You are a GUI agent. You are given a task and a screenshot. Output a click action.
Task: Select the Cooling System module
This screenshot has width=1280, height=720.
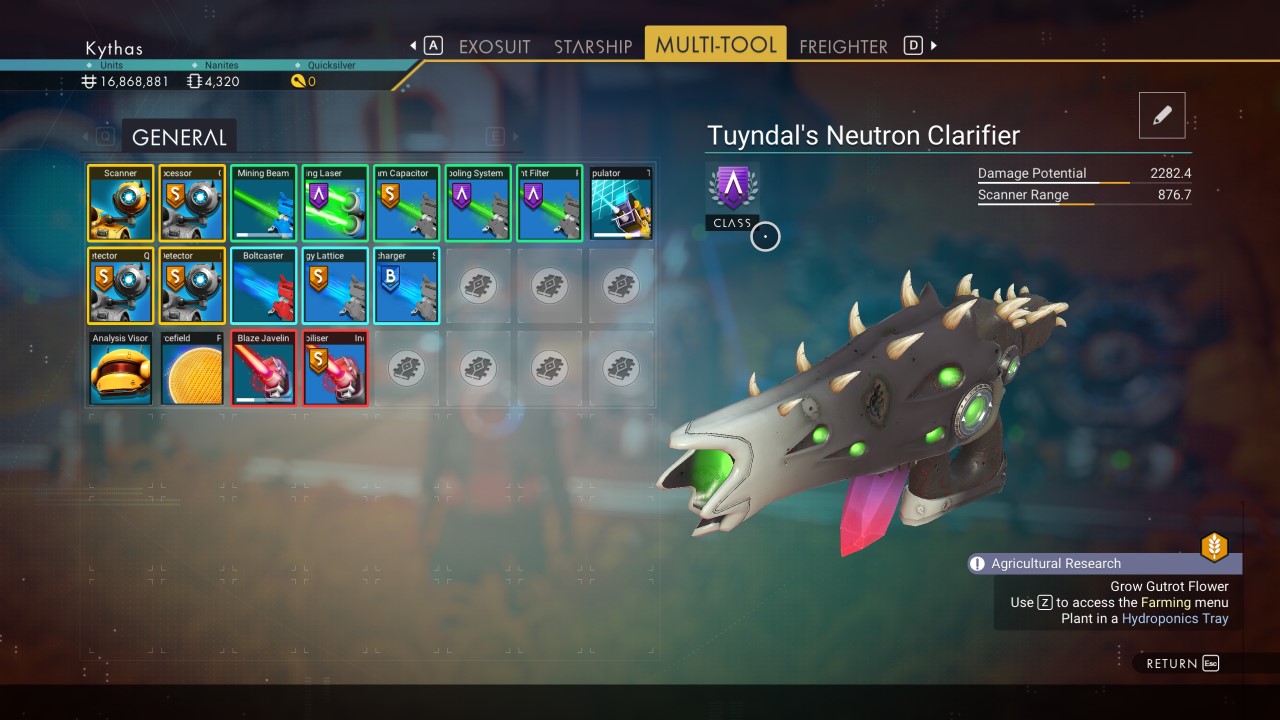[478, 203]
